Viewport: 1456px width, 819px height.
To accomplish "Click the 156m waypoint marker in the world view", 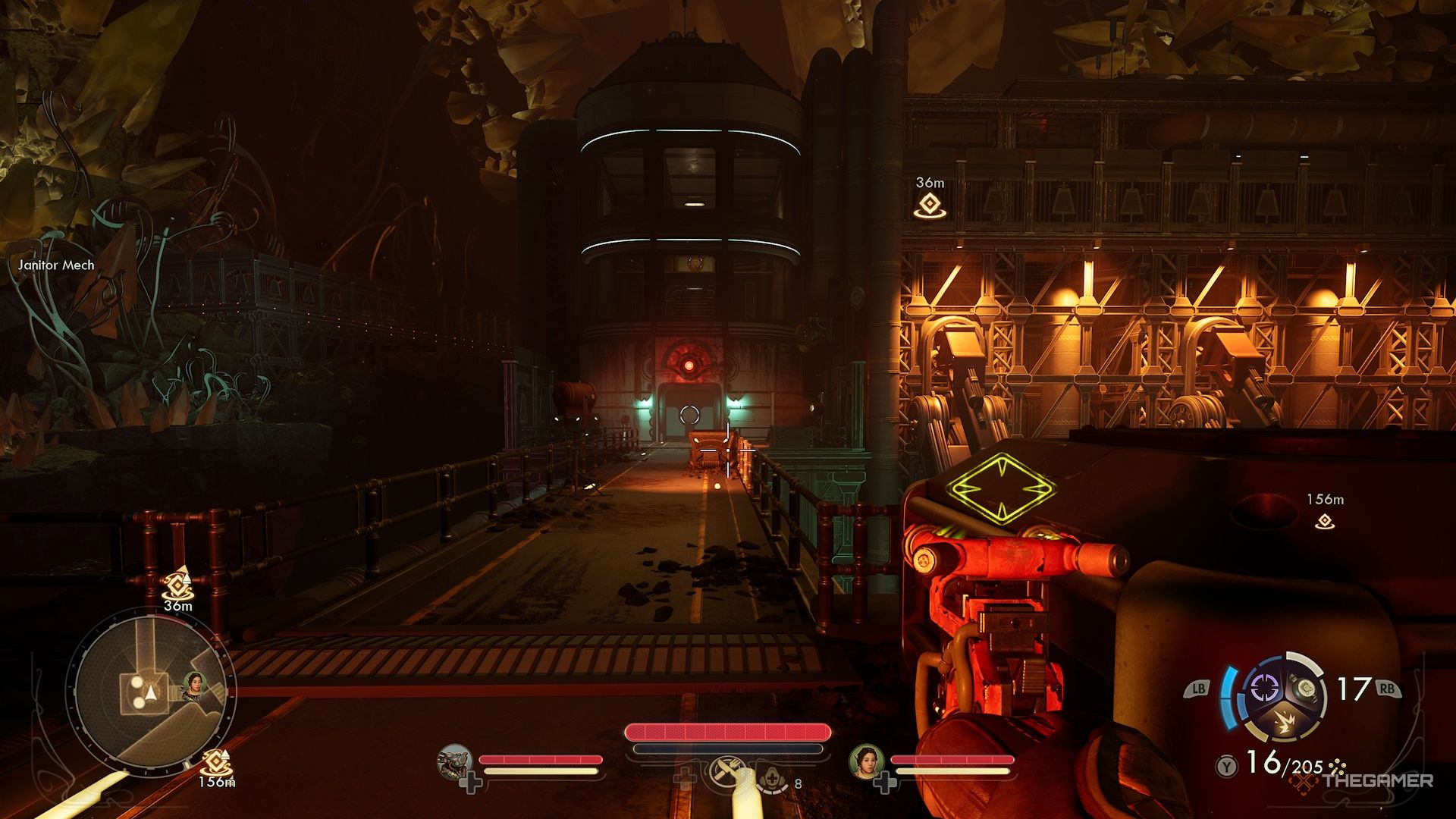I will click(1325, 521).
